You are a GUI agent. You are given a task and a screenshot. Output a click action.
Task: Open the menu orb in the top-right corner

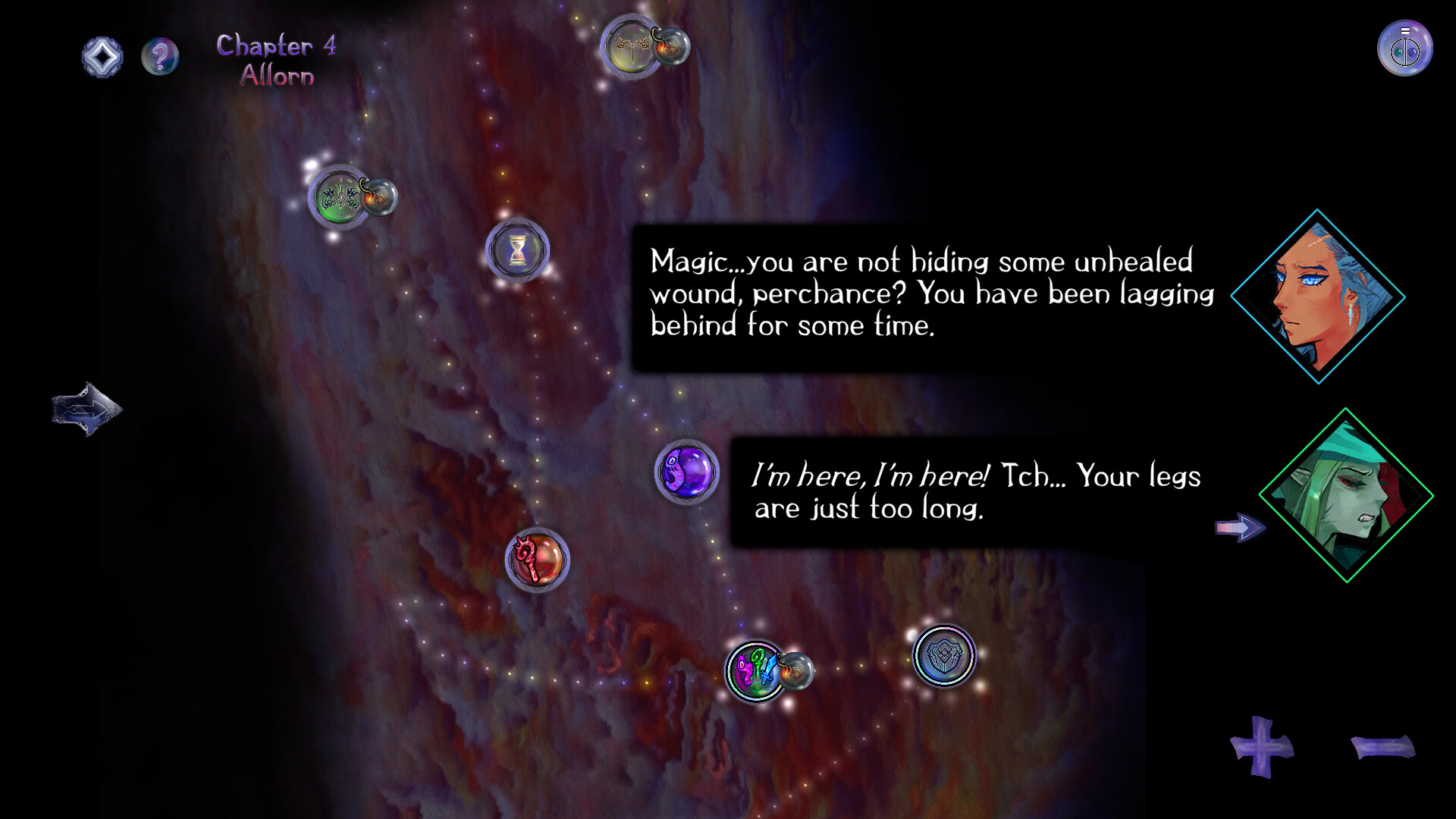(x=1405, y=47)
